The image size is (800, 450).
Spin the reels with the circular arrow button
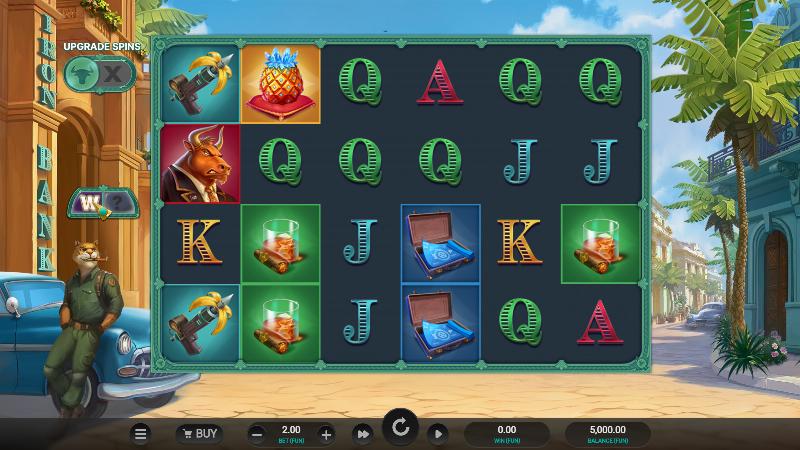click(400, 430)
